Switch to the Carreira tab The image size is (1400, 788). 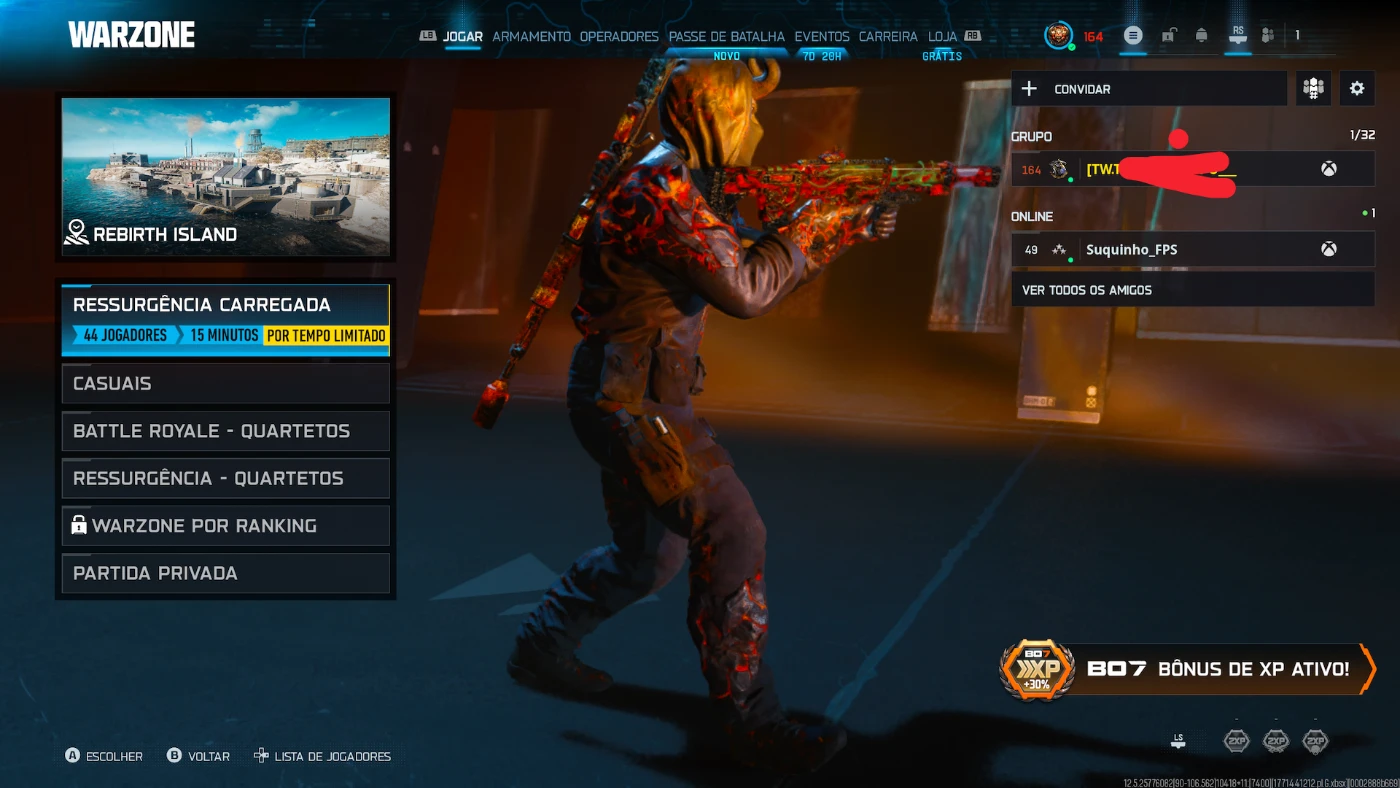click(x=888, y=37)
